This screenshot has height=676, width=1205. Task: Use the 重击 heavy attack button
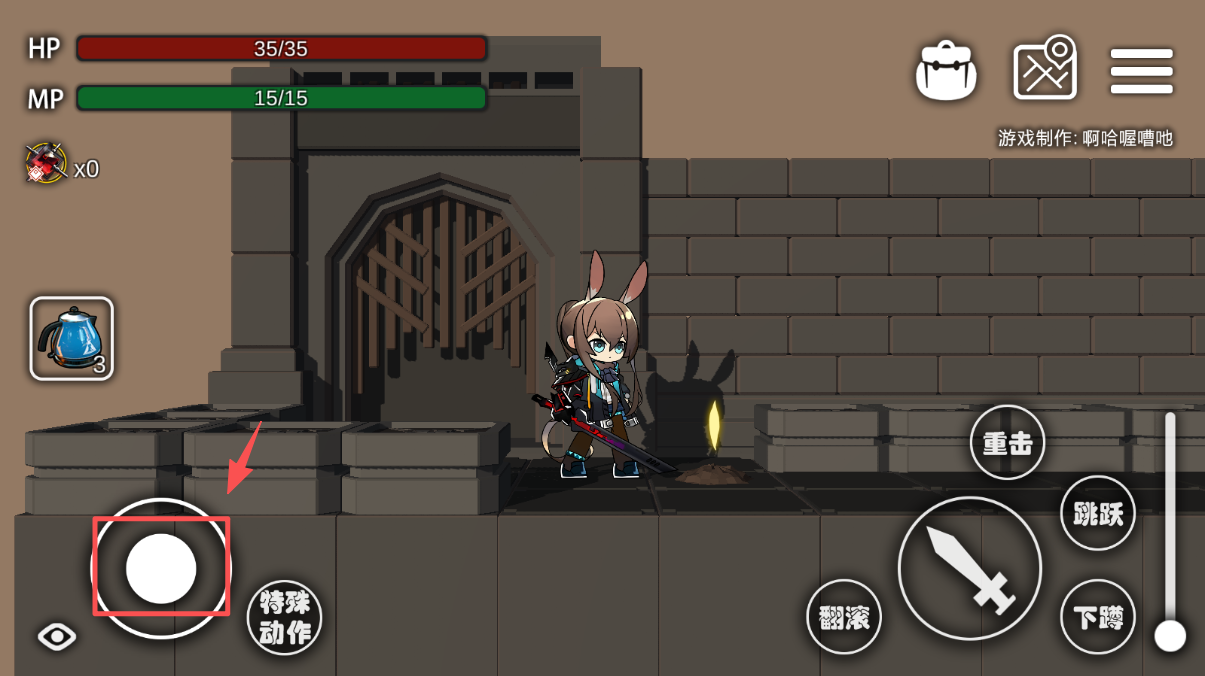[x=1007, y=442]
